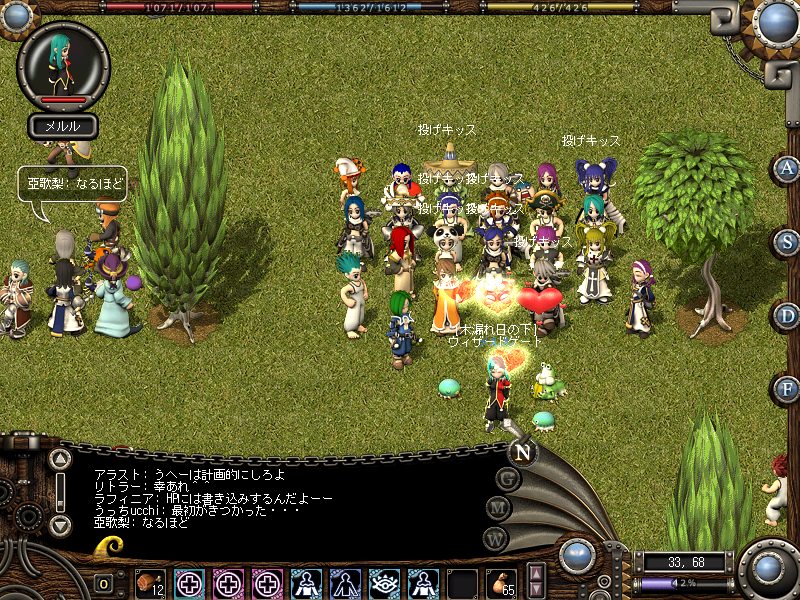The height and width of the screenshot is (600, 800).
Task: Click the D shortcut button
Action: coord(788,315)
